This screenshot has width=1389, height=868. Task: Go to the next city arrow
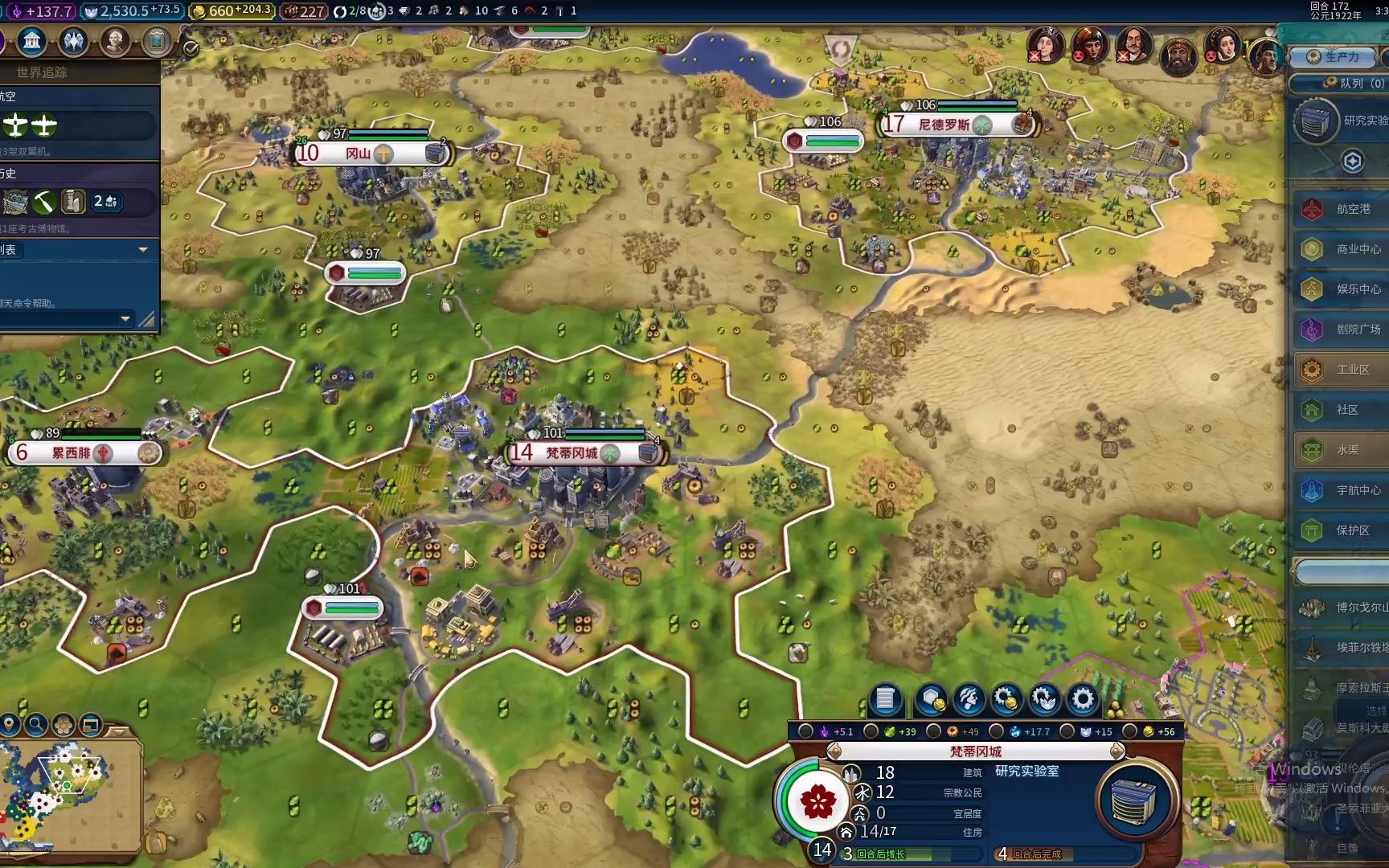point(1117,751)
